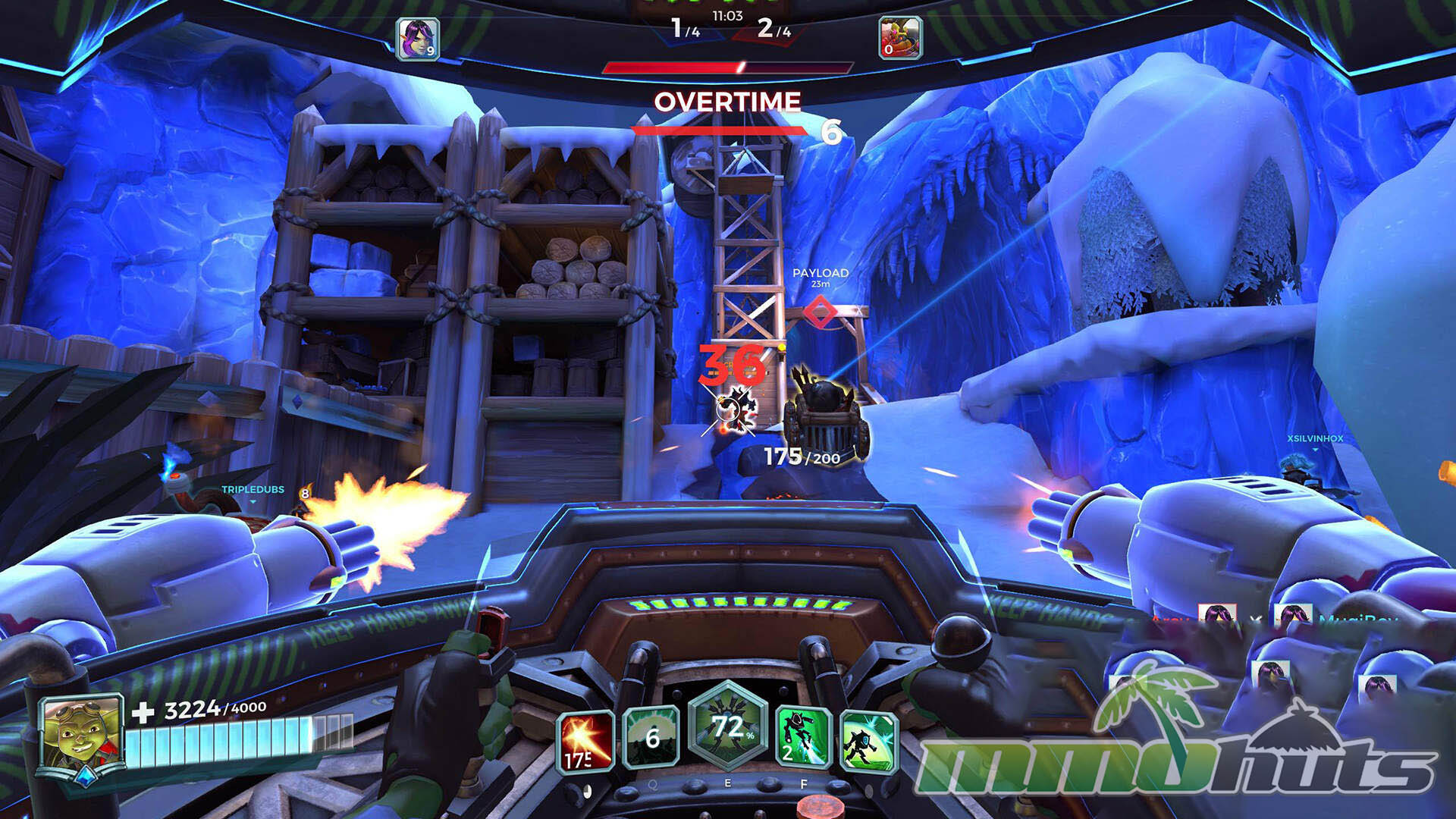Click the red diamond Payload objective marker
Viewport: 1456px width, 819px height.
click(x=820, y=312)
